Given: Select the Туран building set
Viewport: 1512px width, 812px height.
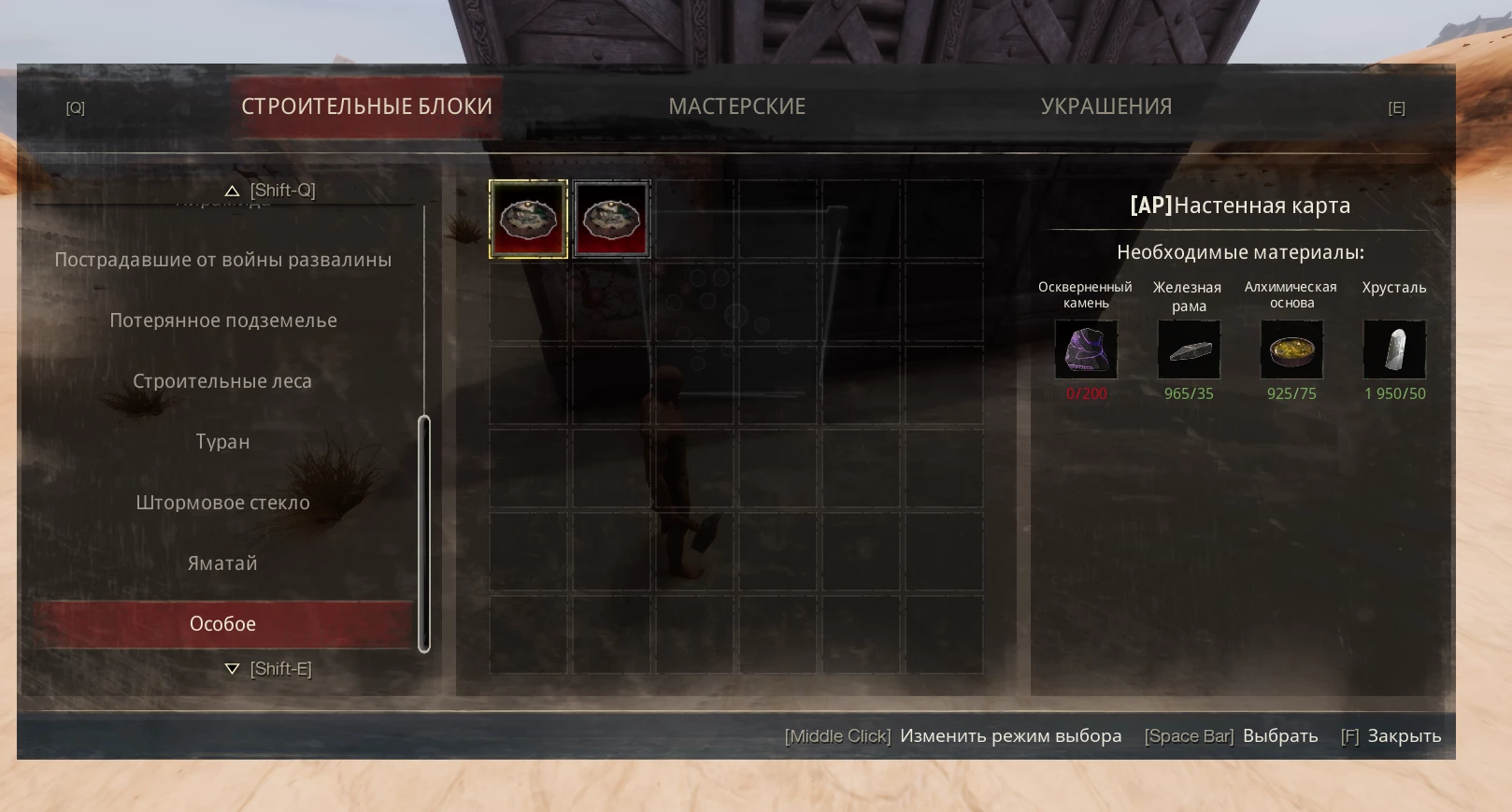Looking at the screenshot, I should (x=222, y=442).
